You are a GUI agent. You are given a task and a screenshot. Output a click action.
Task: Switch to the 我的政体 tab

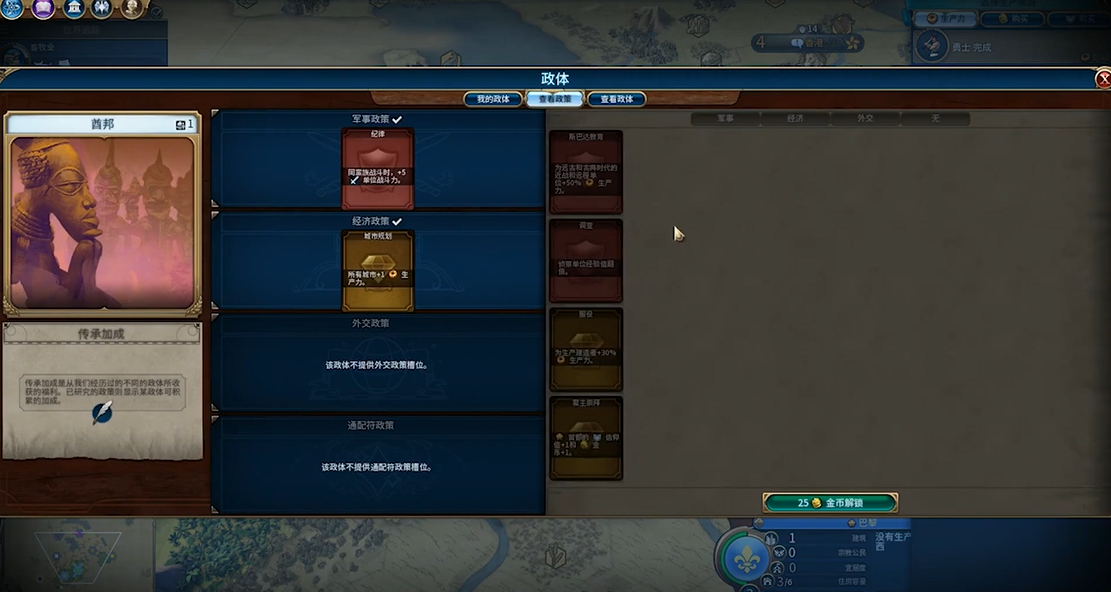click(x=493, y=99)
